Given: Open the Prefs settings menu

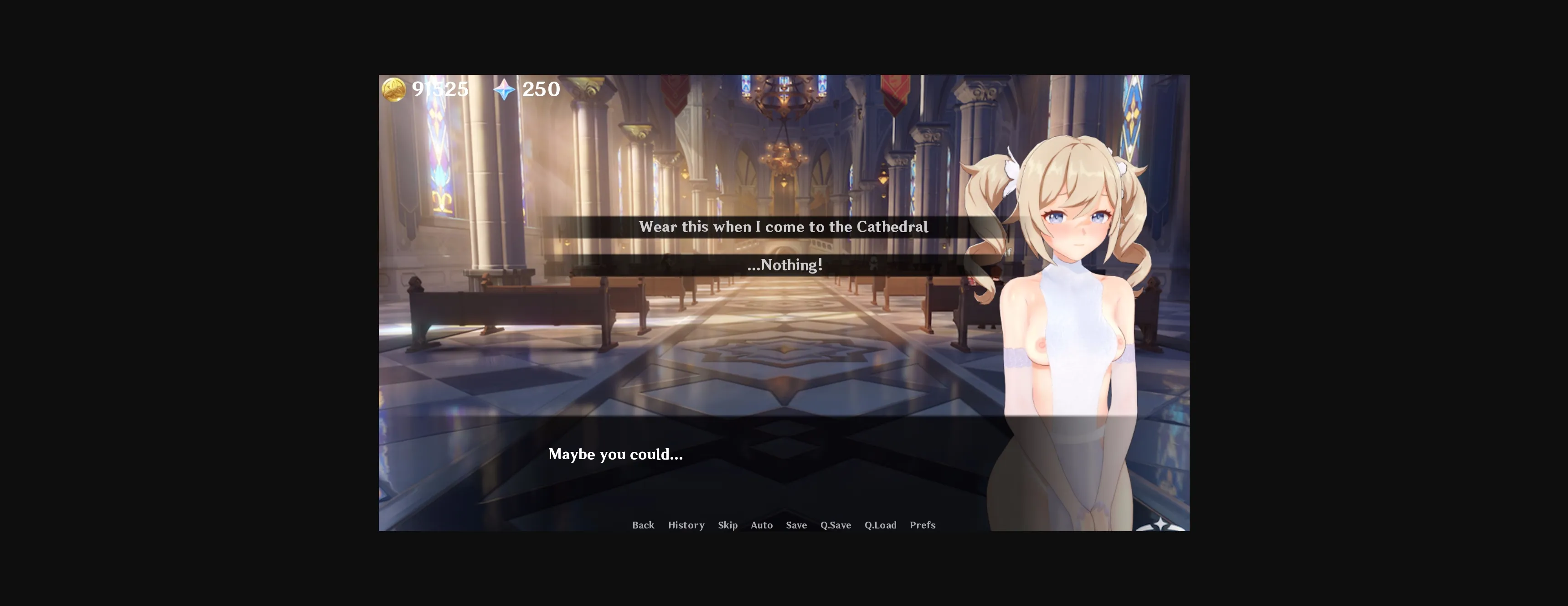Looking at the screenshot, I should tap(923, 525).
